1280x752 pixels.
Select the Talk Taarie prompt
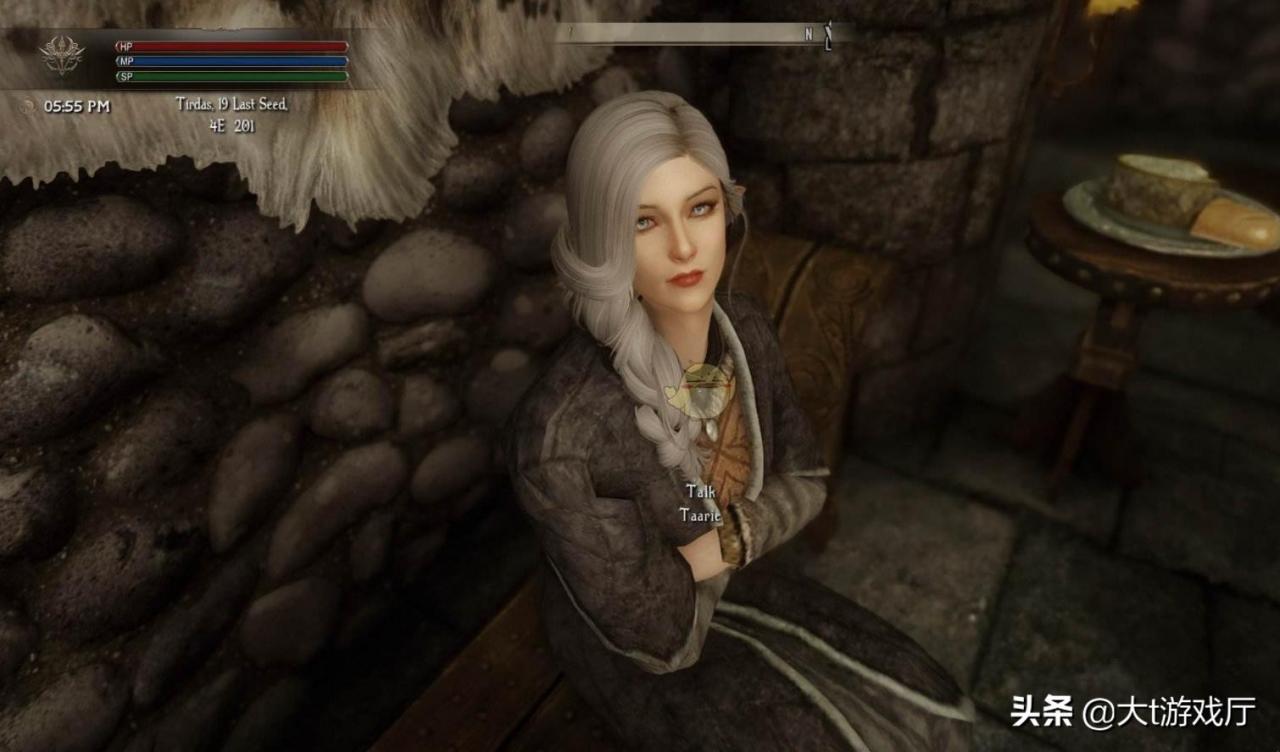click(x=700, y=503)
